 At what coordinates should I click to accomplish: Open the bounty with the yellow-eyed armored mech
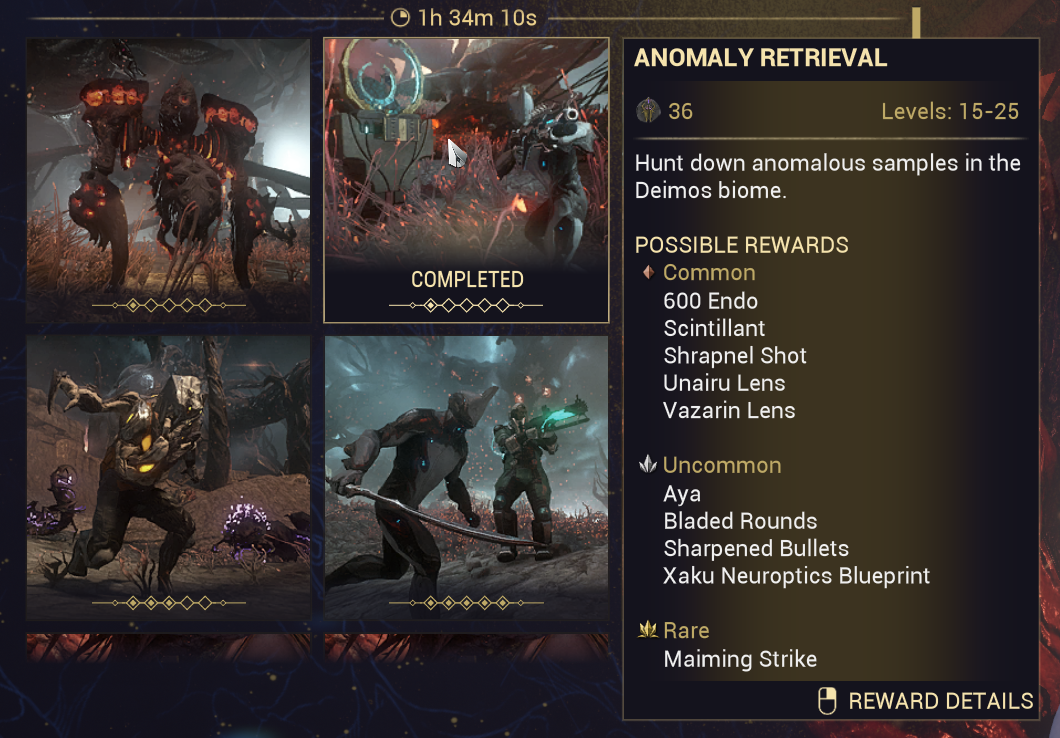tap(168, 477)
